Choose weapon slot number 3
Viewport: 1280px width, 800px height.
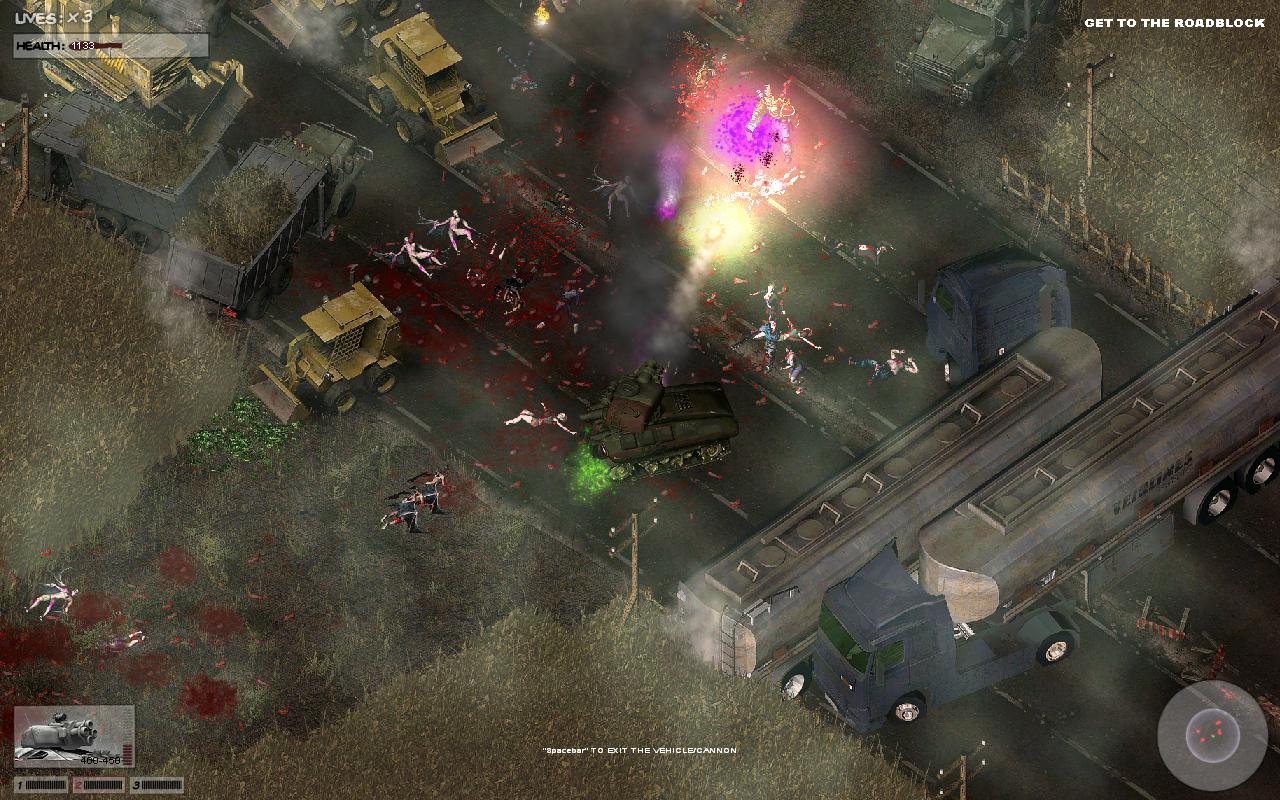[157, 785]
